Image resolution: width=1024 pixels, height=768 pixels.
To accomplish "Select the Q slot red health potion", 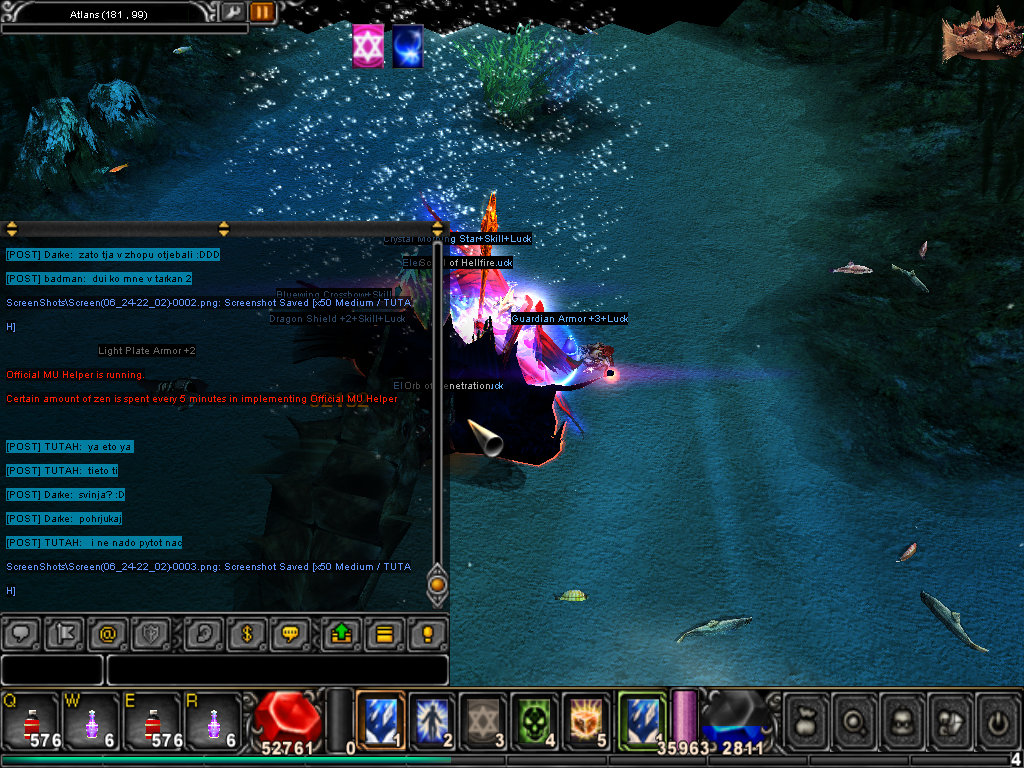I will (30, 720).
